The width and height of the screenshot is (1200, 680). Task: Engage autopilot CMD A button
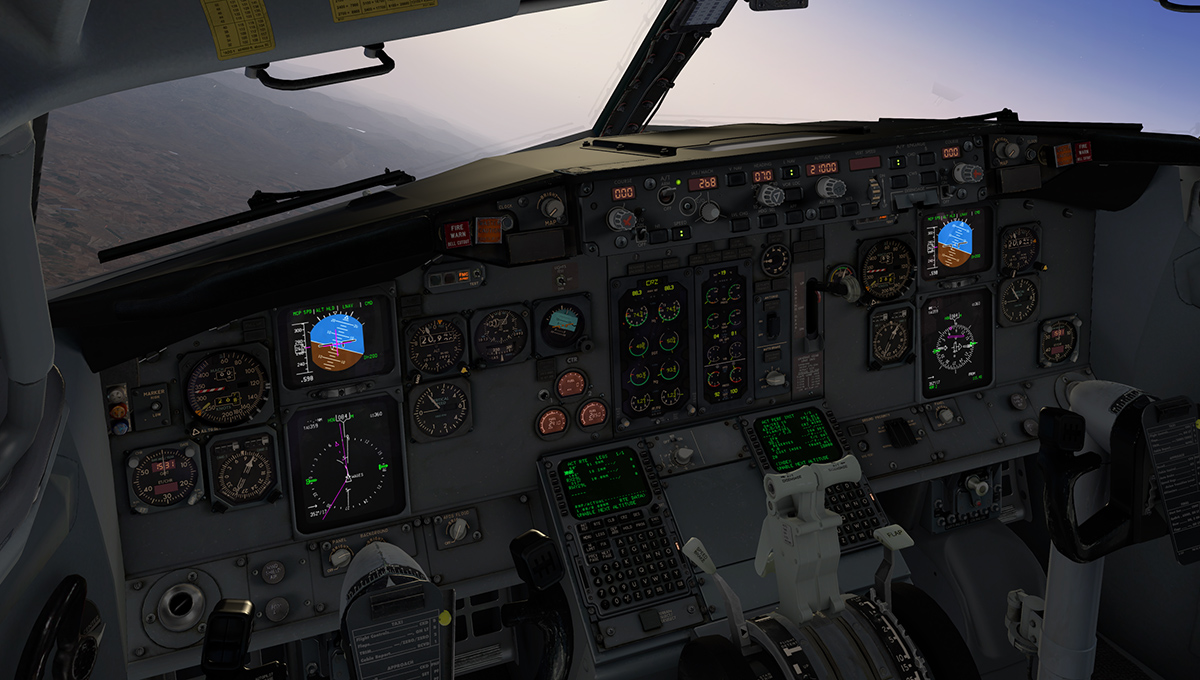click(x=896, y=162)
